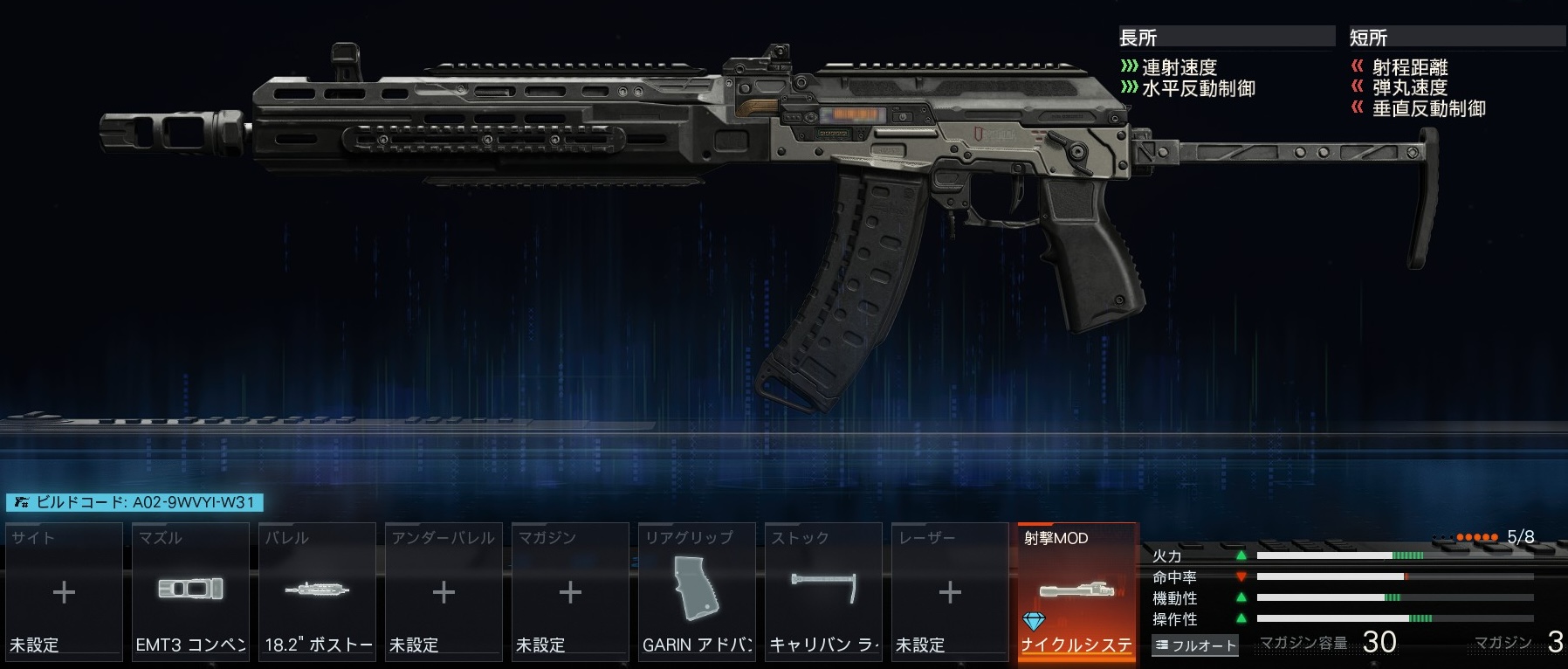Select the リアグリップ slot with GARIN grip
The image size is (1568, 669).
click(697, 591)
